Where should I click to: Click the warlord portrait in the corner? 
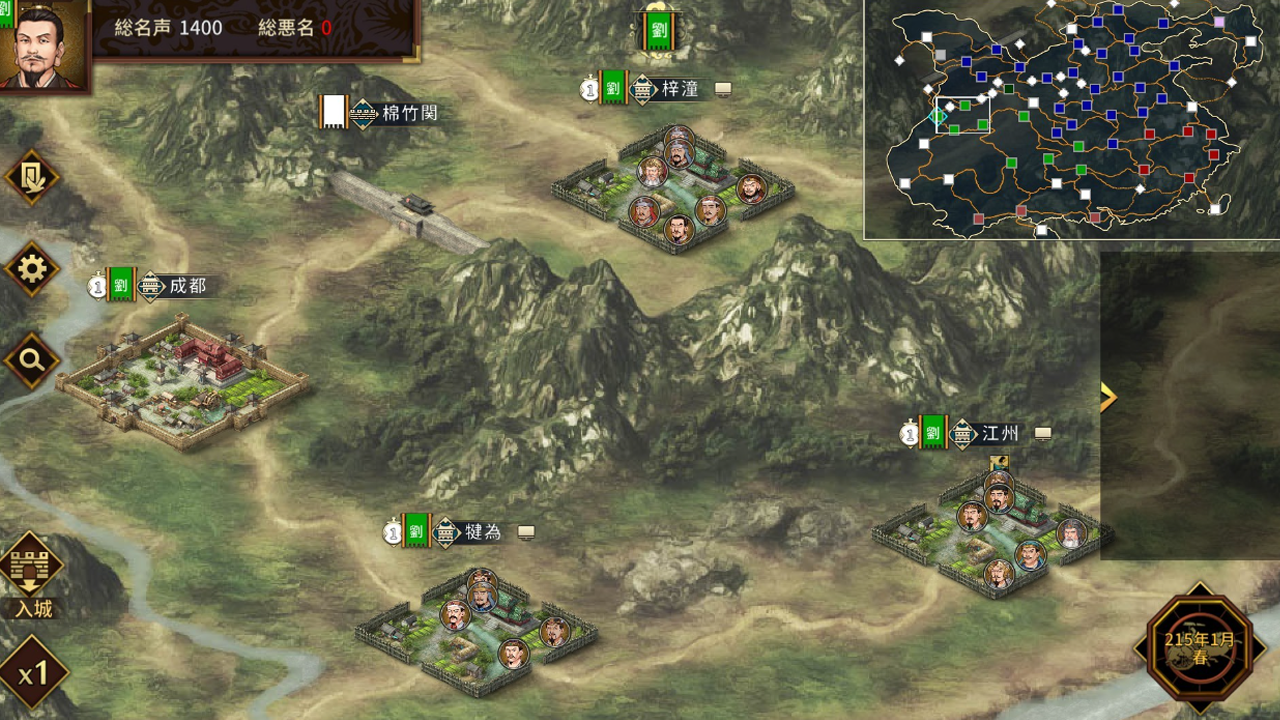(x=44, y=46)
